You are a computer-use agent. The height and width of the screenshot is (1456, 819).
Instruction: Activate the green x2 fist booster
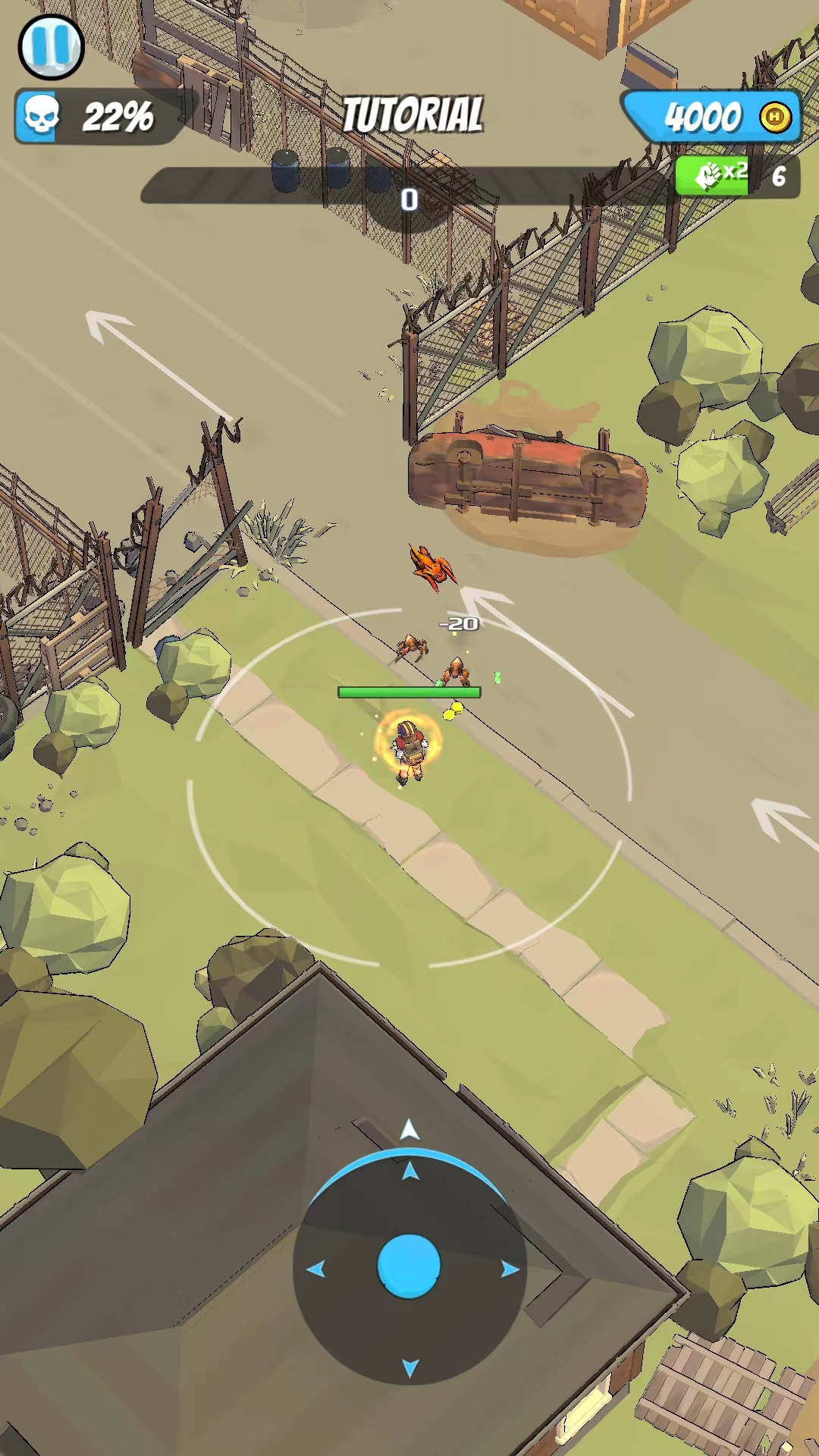[713, 176]
